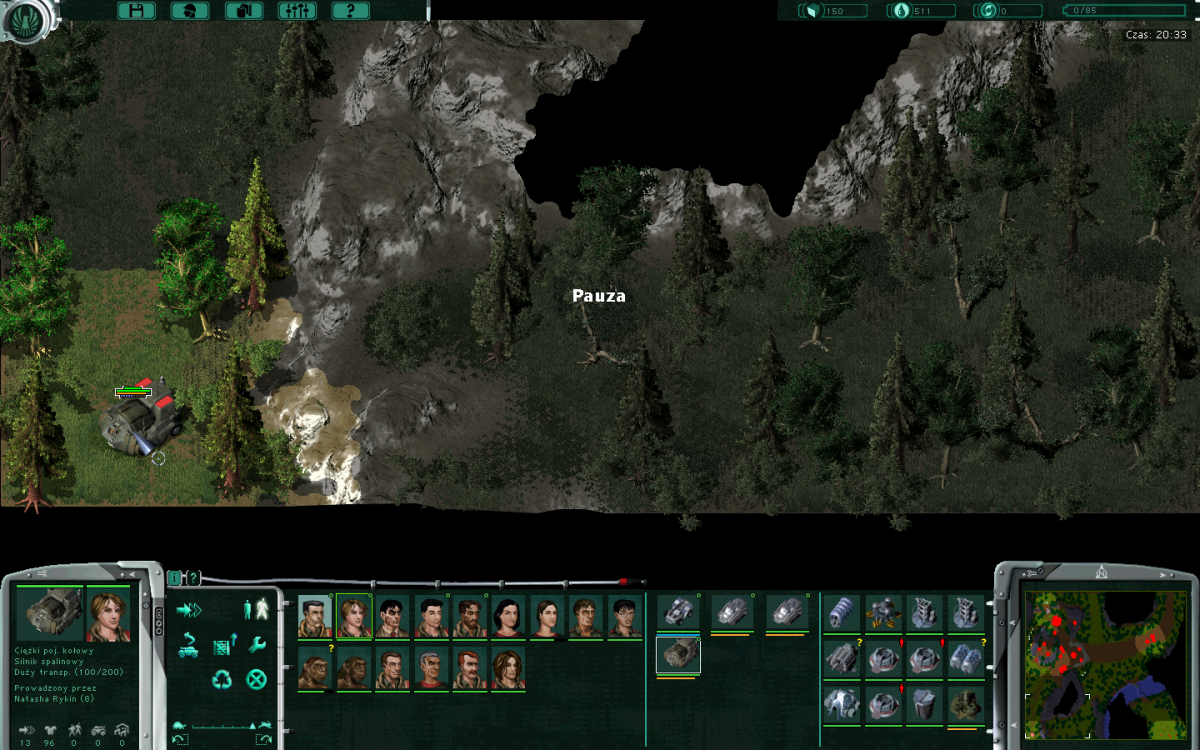Viewport: 1200px width, 750px height.
Task: Click the large vehicle portrait in unit panel
Action: pos(49,614)
